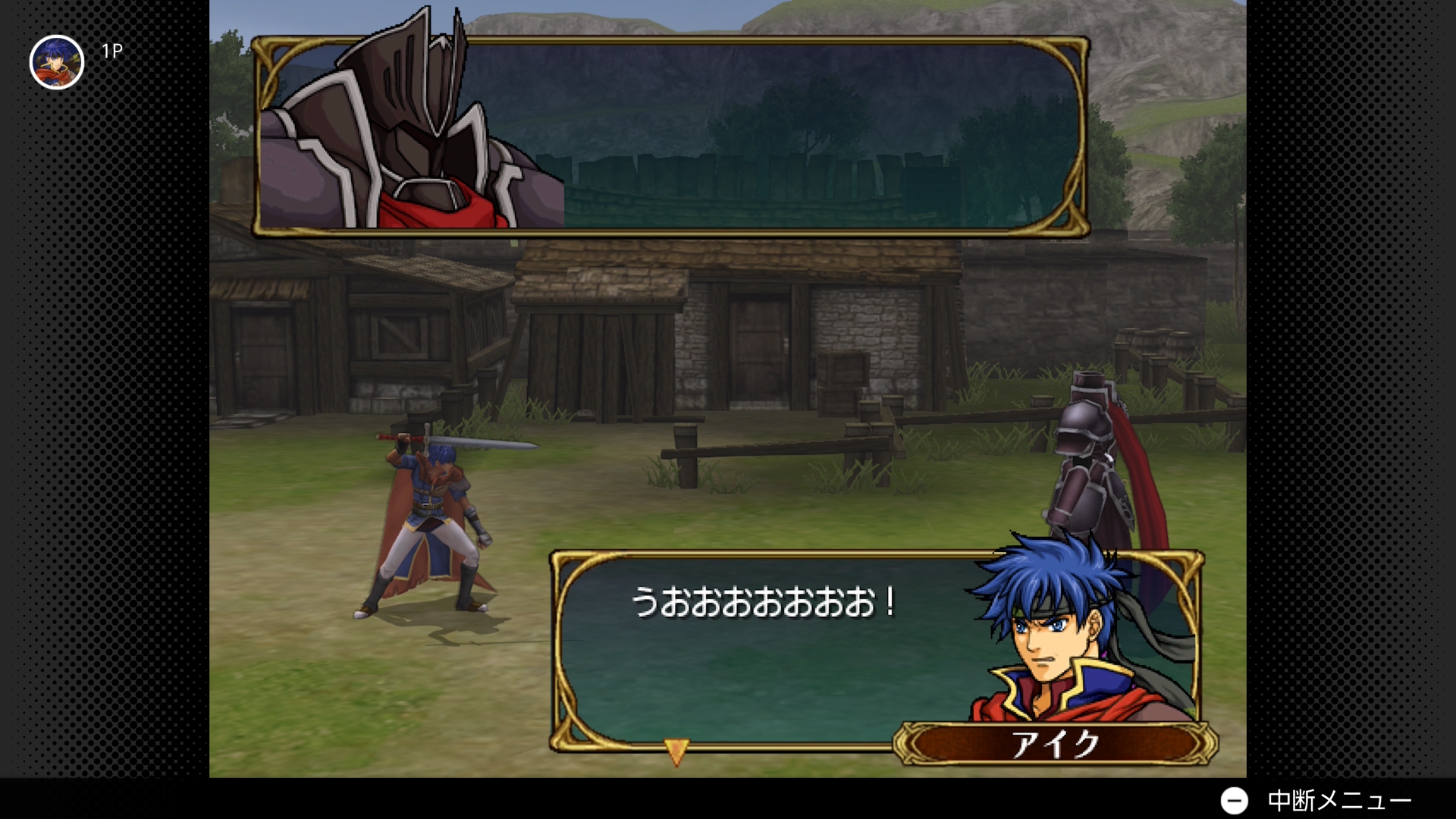Advance dialogue with the orange arrow indicator
The height and width of the screenshot is (819, 1456).
pyautogui.click(x=676, y=751)
